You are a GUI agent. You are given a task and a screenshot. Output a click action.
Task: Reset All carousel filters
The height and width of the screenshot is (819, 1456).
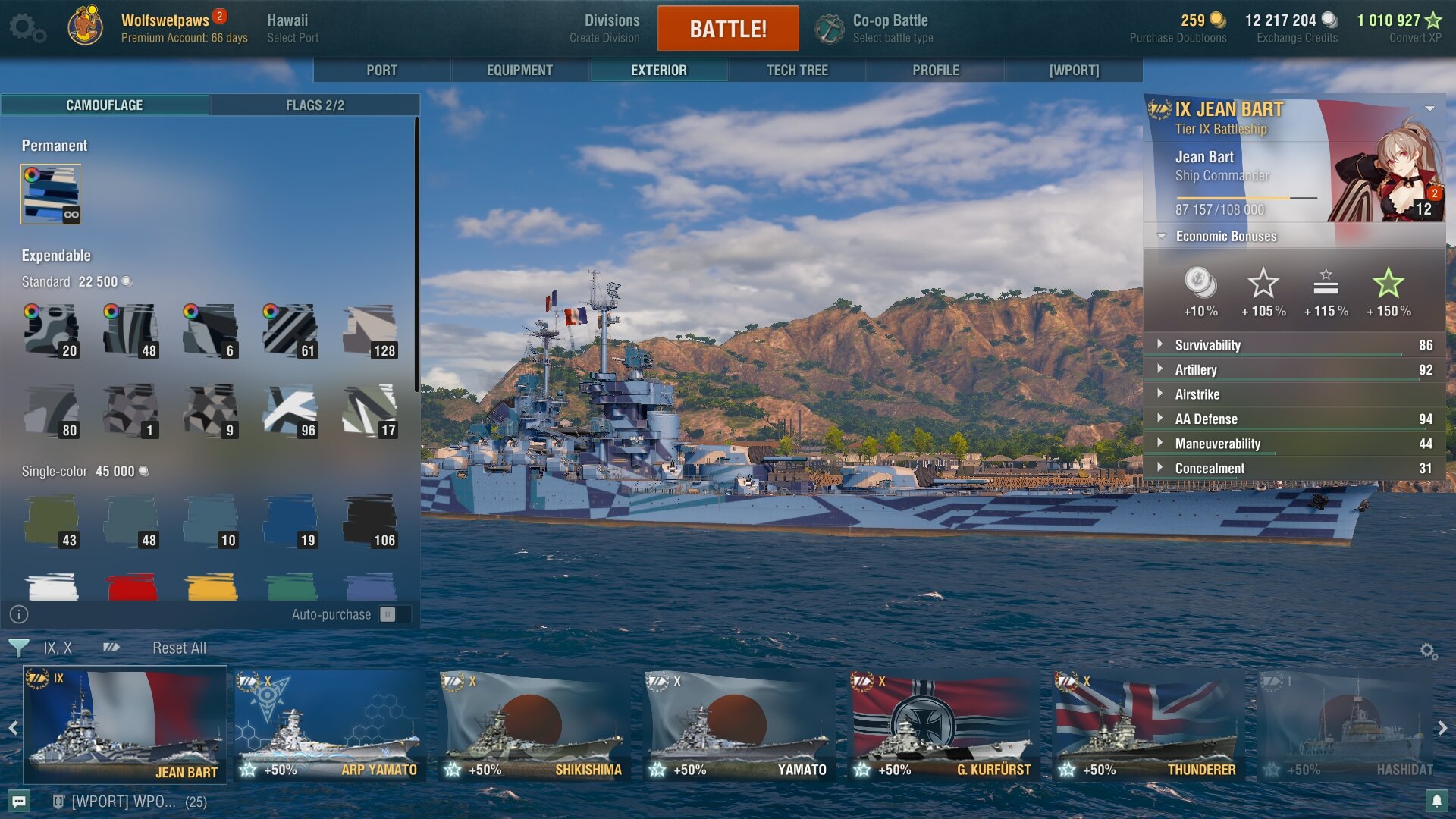tap(179, 648)
